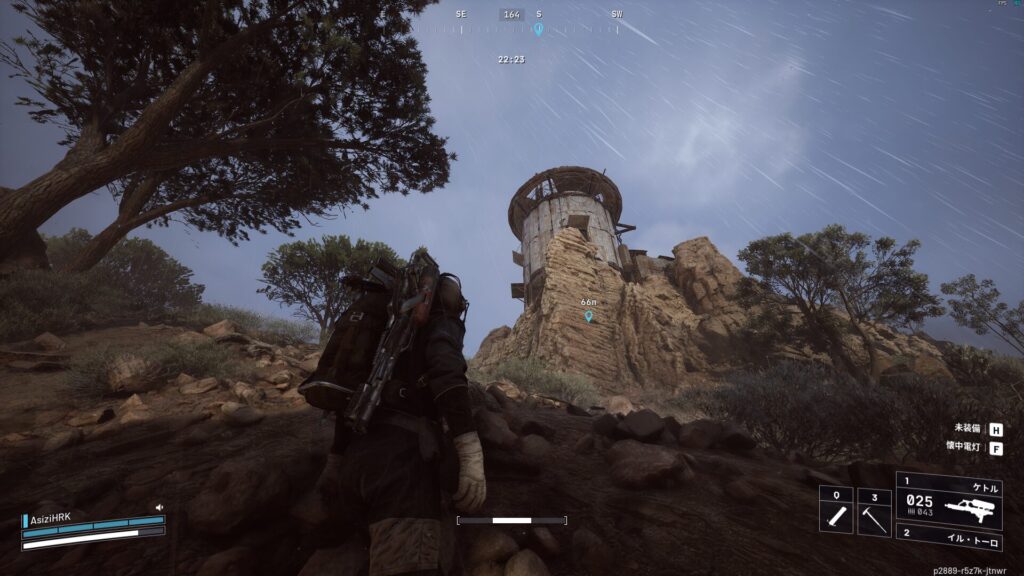Image resolution: width=1024 pixels, height=576 pixels.
Task: Click the speaker icon beside AsiziHRK
Action: point(159,508)
